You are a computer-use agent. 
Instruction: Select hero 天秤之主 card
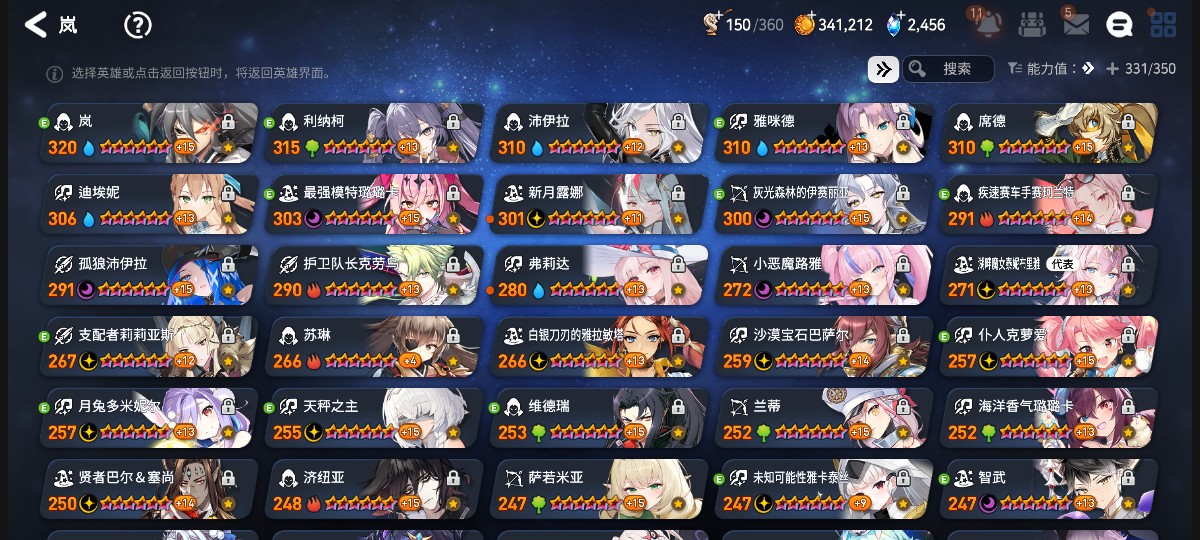pyautogui.click(x=375, y=418)
